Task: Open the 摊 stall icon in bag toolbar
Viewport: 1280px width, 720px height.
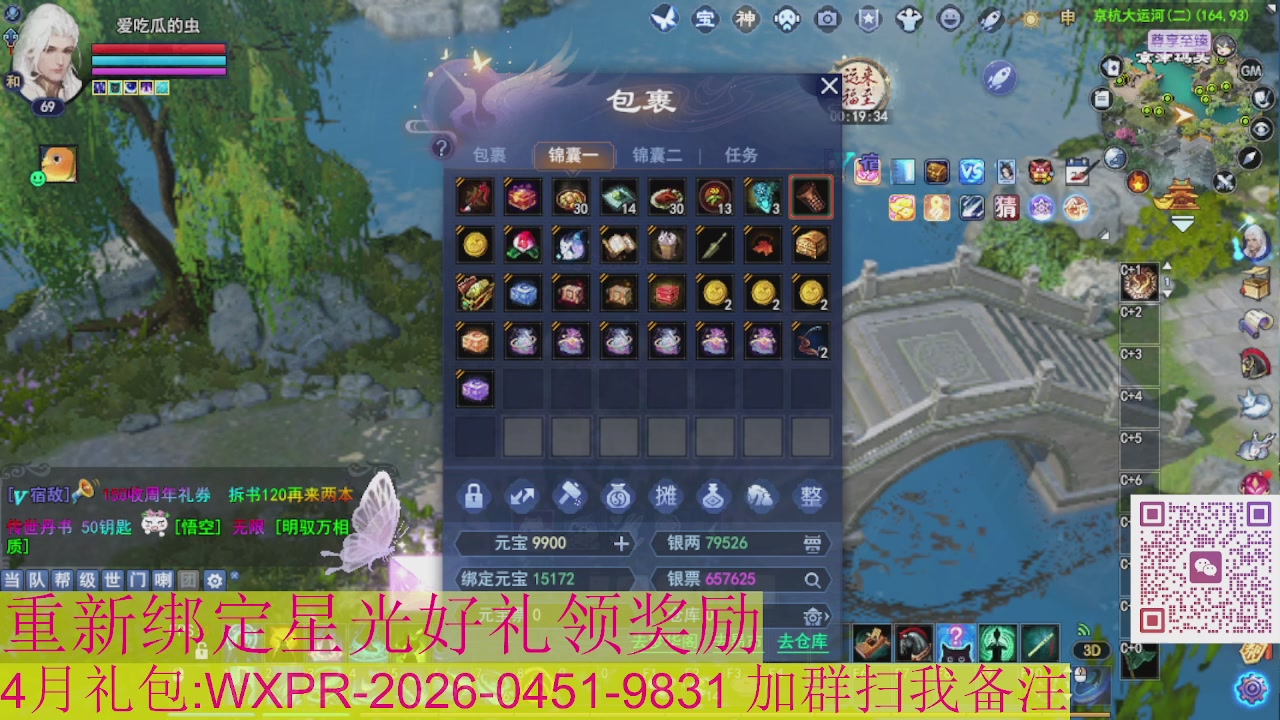Action: [x=666, y=496]
